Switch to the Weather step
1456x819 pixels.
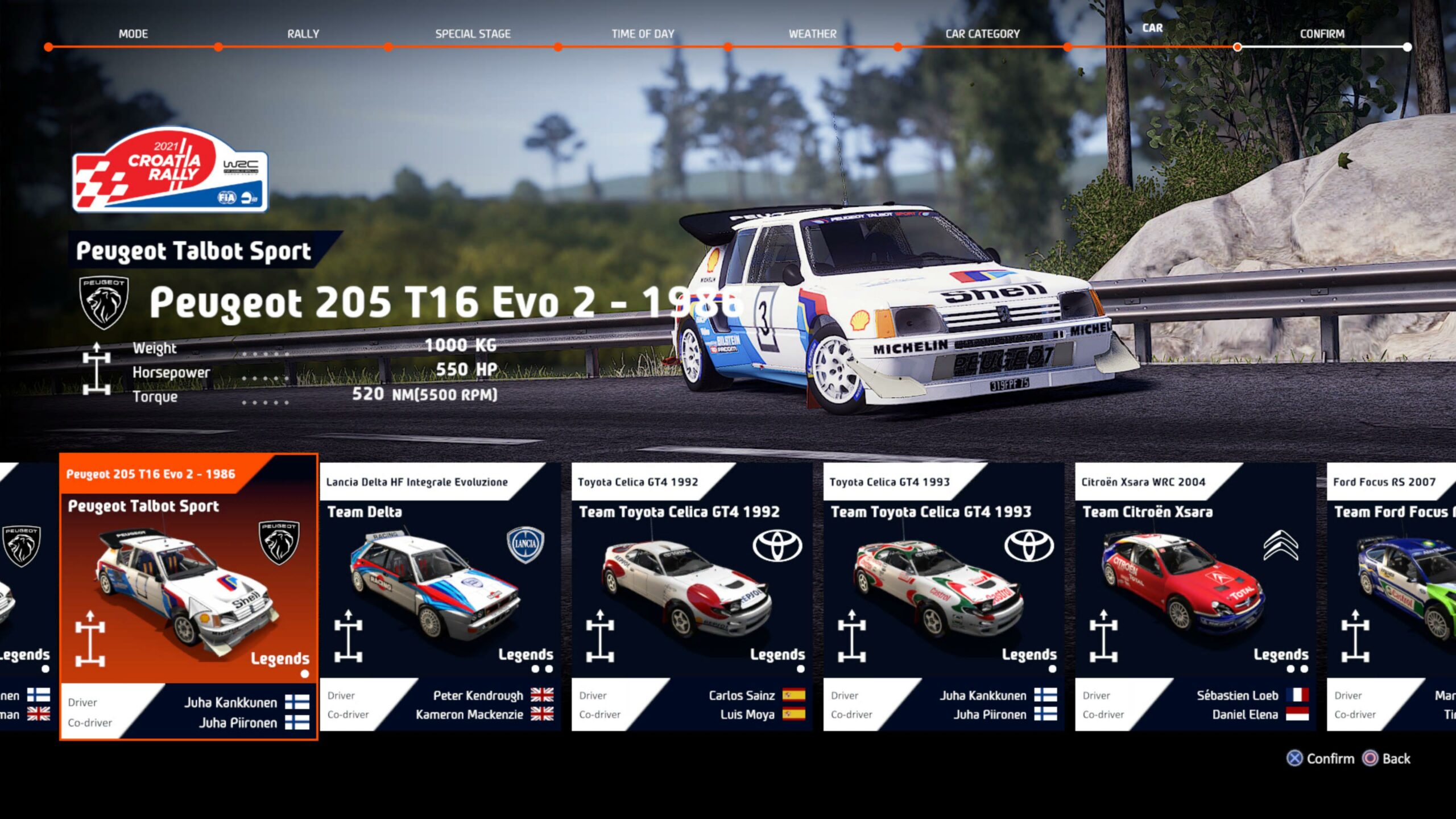coord(812,34)
